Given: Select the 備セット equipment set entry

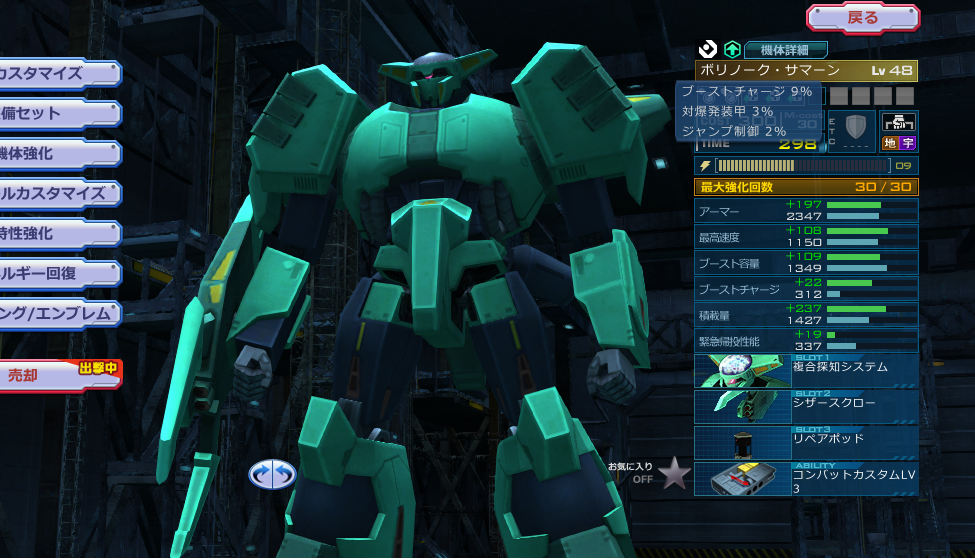Looking at the screenshot, I should [57, 113].
